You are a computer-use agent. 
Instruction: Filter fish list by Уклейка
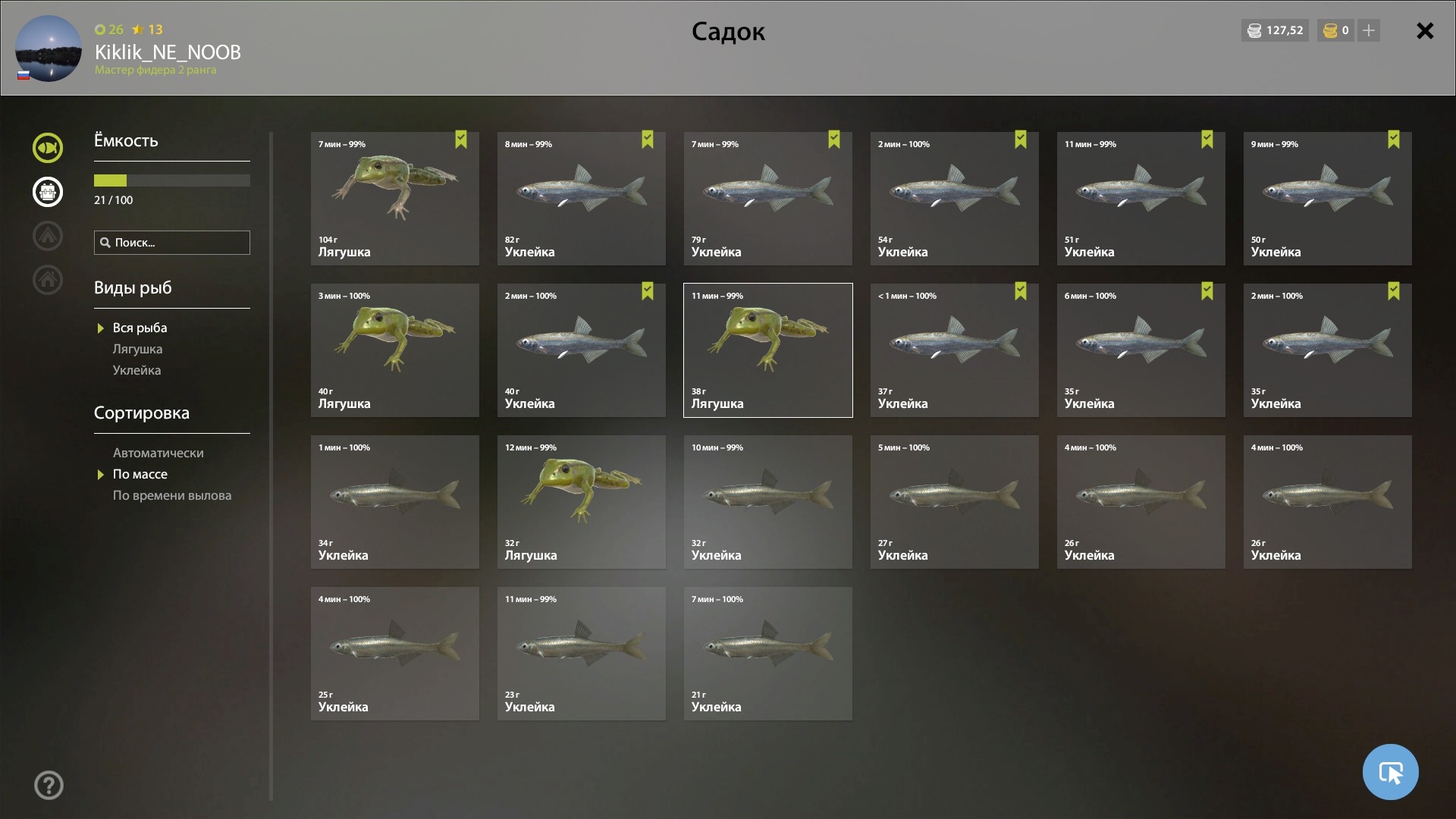coord(136,371)
